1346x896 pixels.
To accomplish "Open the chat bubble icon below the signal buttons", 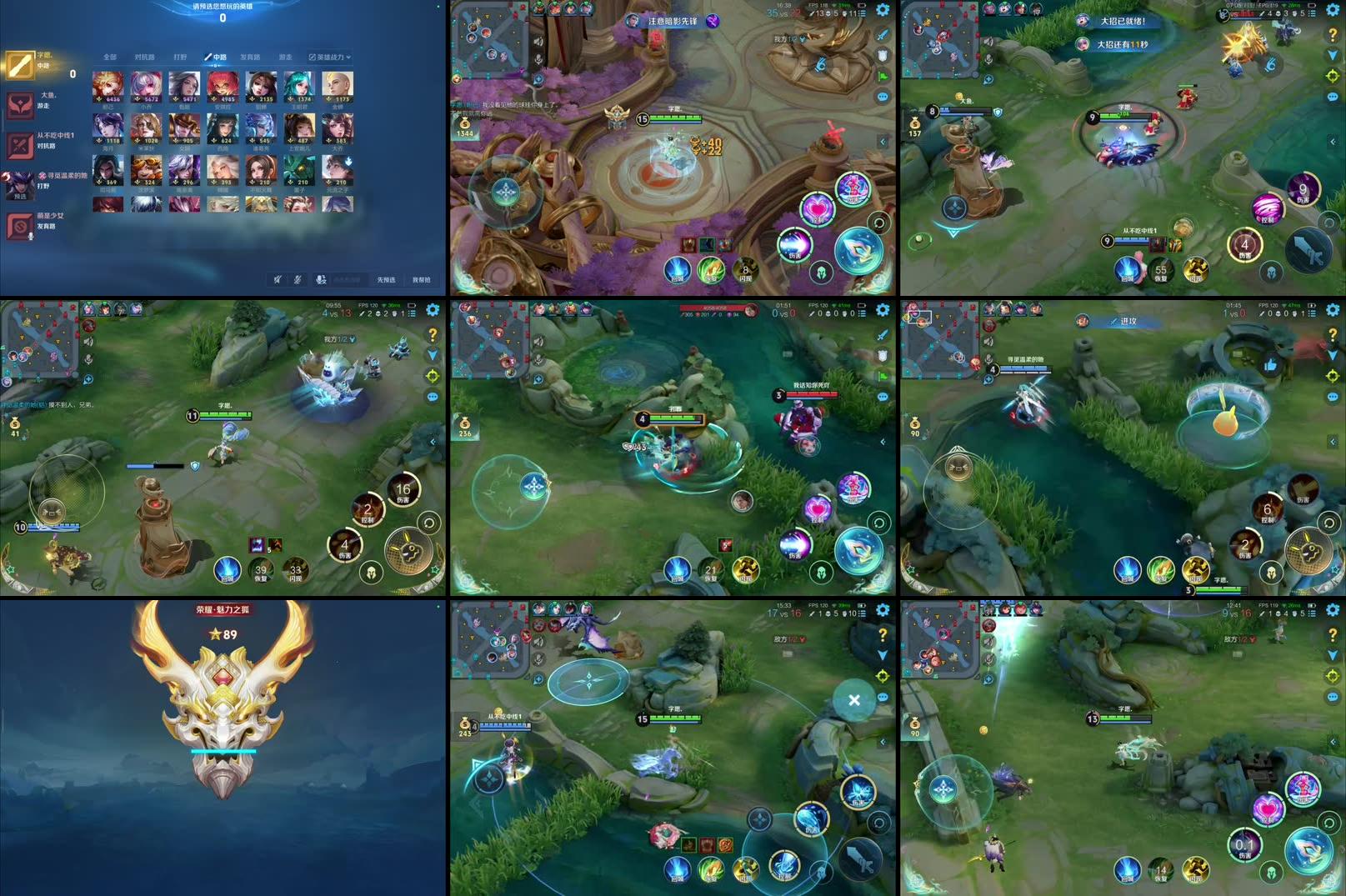I will point(882,97).
